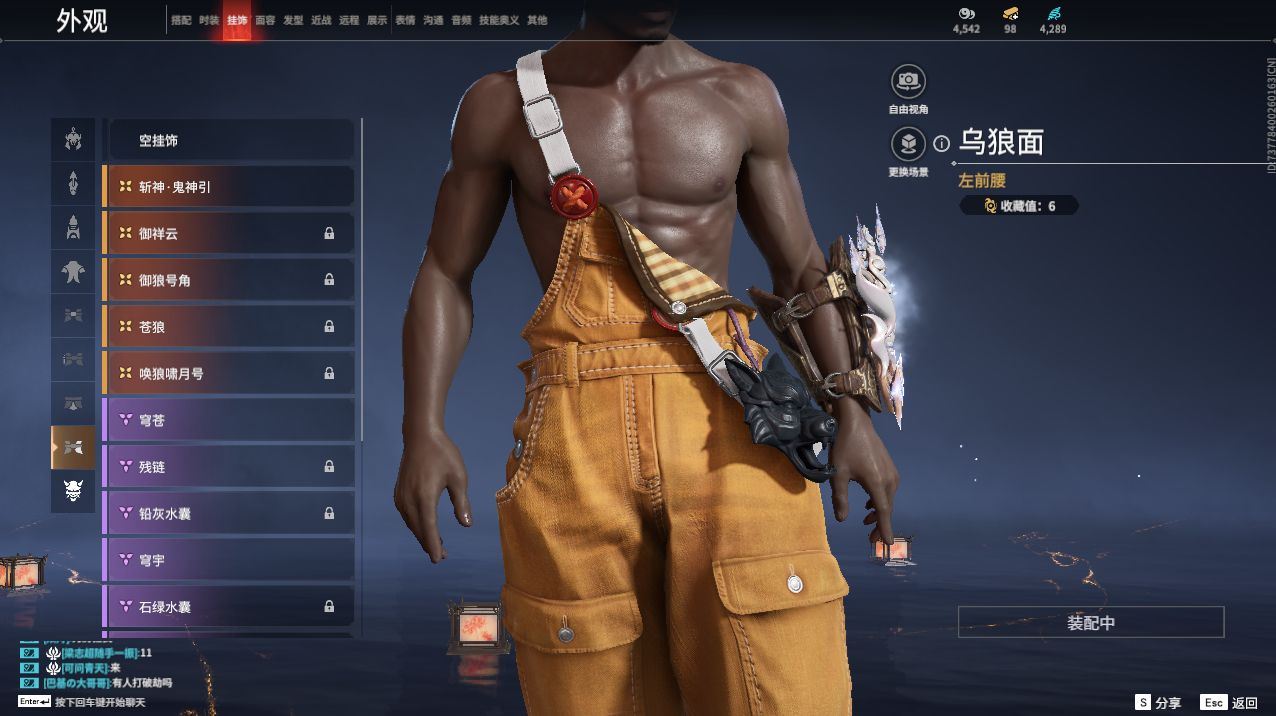This screenshot has height=716, width=1276.
Task: Pick the 穹苍 accessory
Action: pos(229,420)
